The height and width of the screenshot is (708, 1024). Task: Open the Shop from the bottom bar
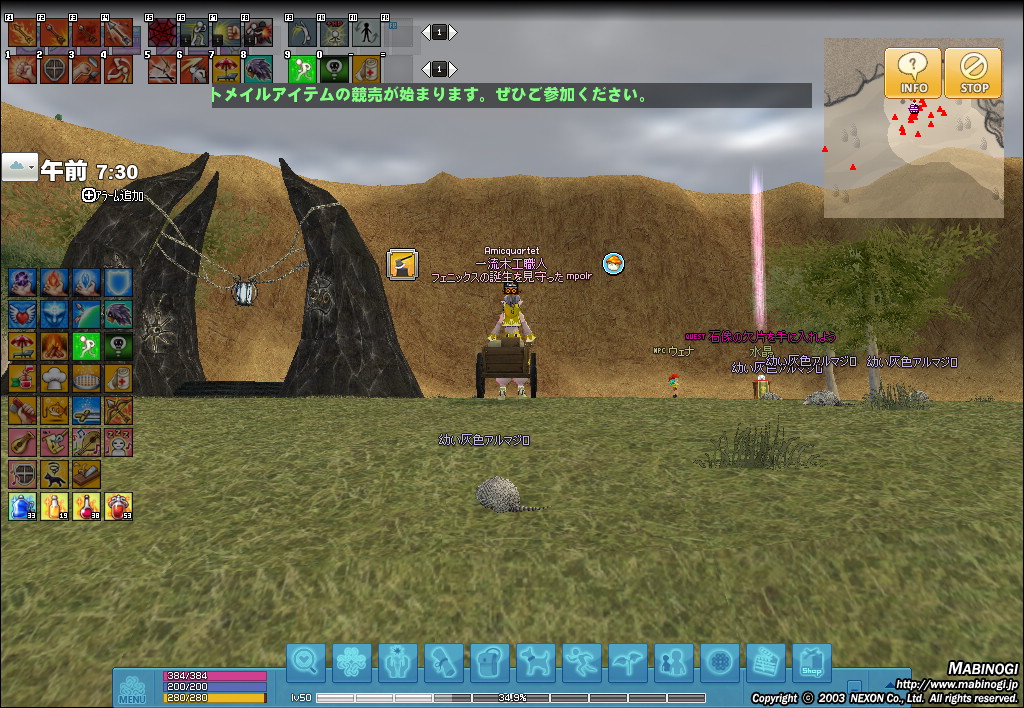point(812,663)
